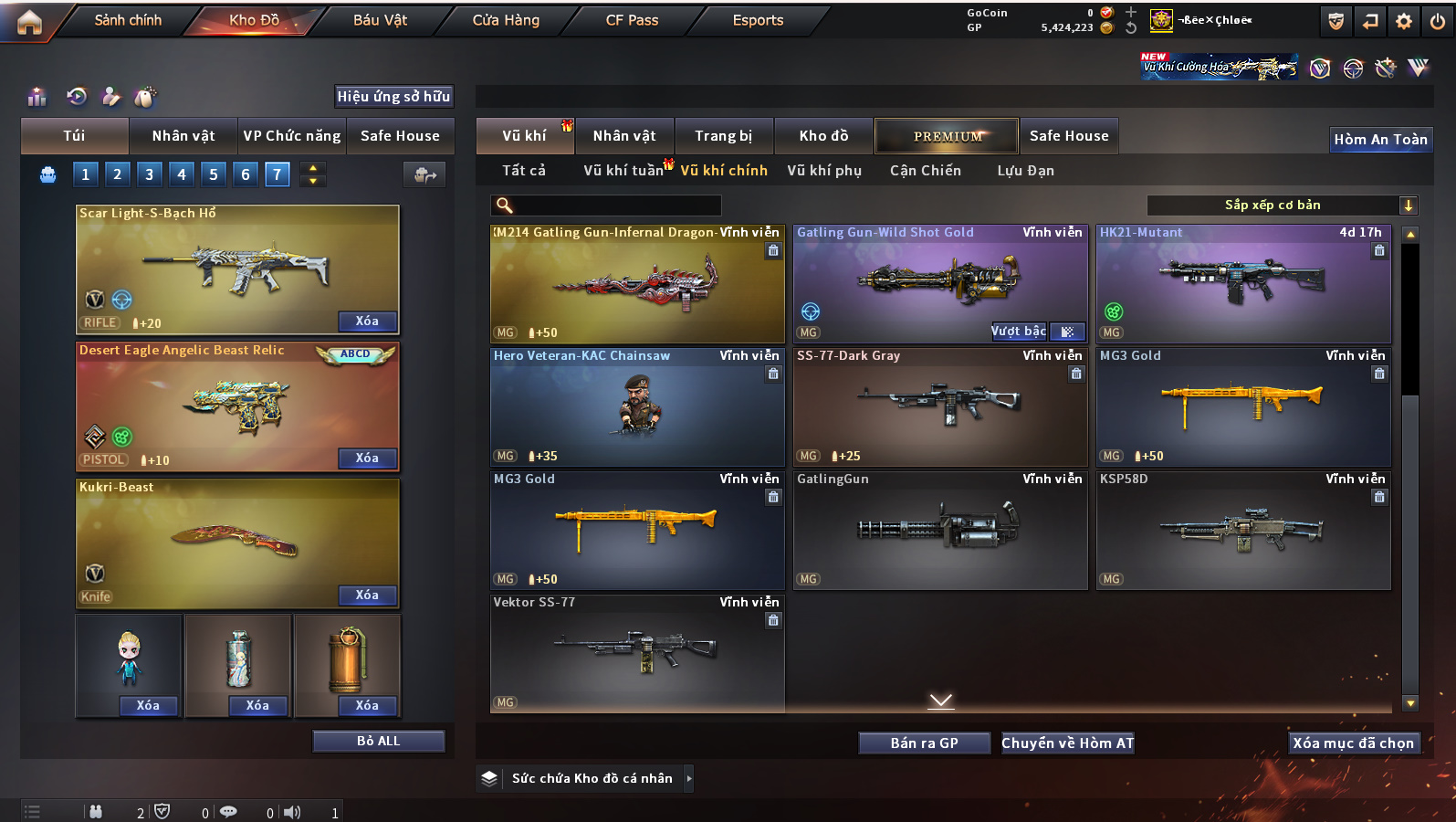Sell selected item with Bán ra GP
Screen dimensions: 1456x822
point(924,743)
